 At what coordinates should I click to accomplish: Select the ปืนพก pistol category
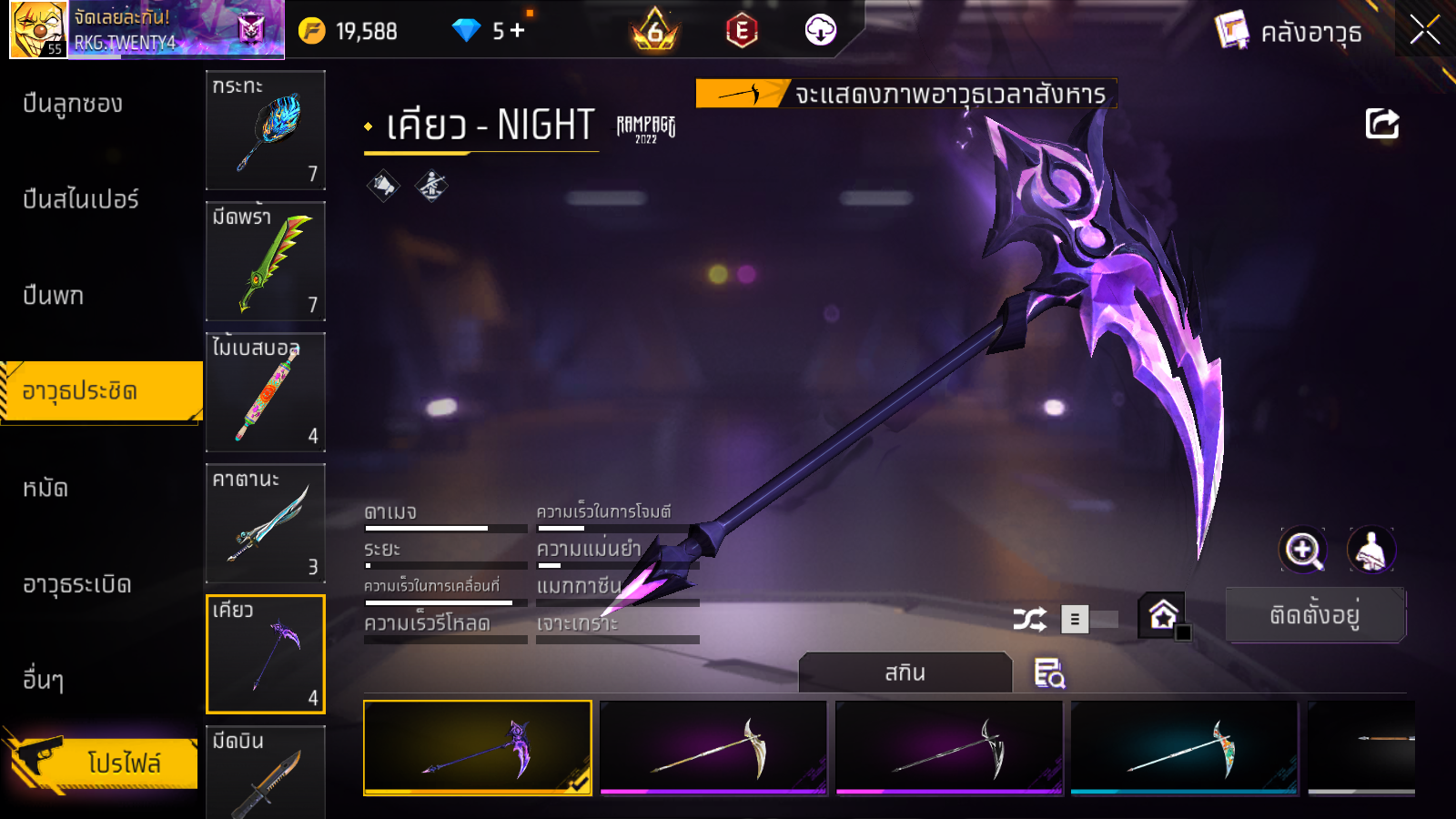point(54,296)
